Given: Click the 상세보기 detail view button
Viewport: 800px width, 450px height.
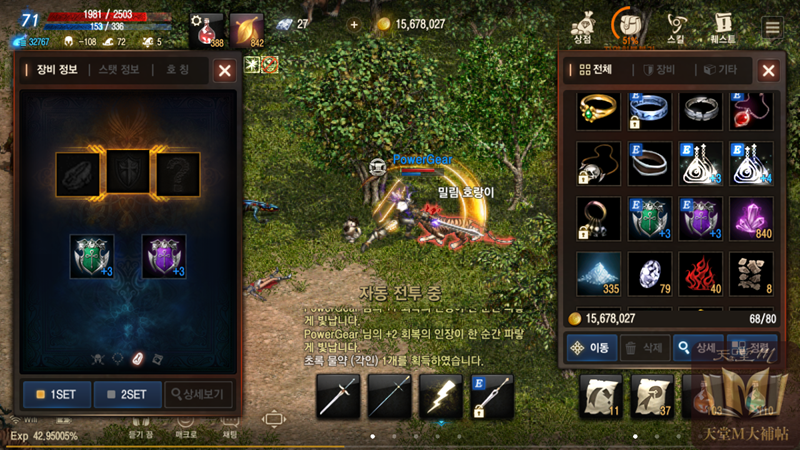Looking at the screenshot, I should coord(200,393).
